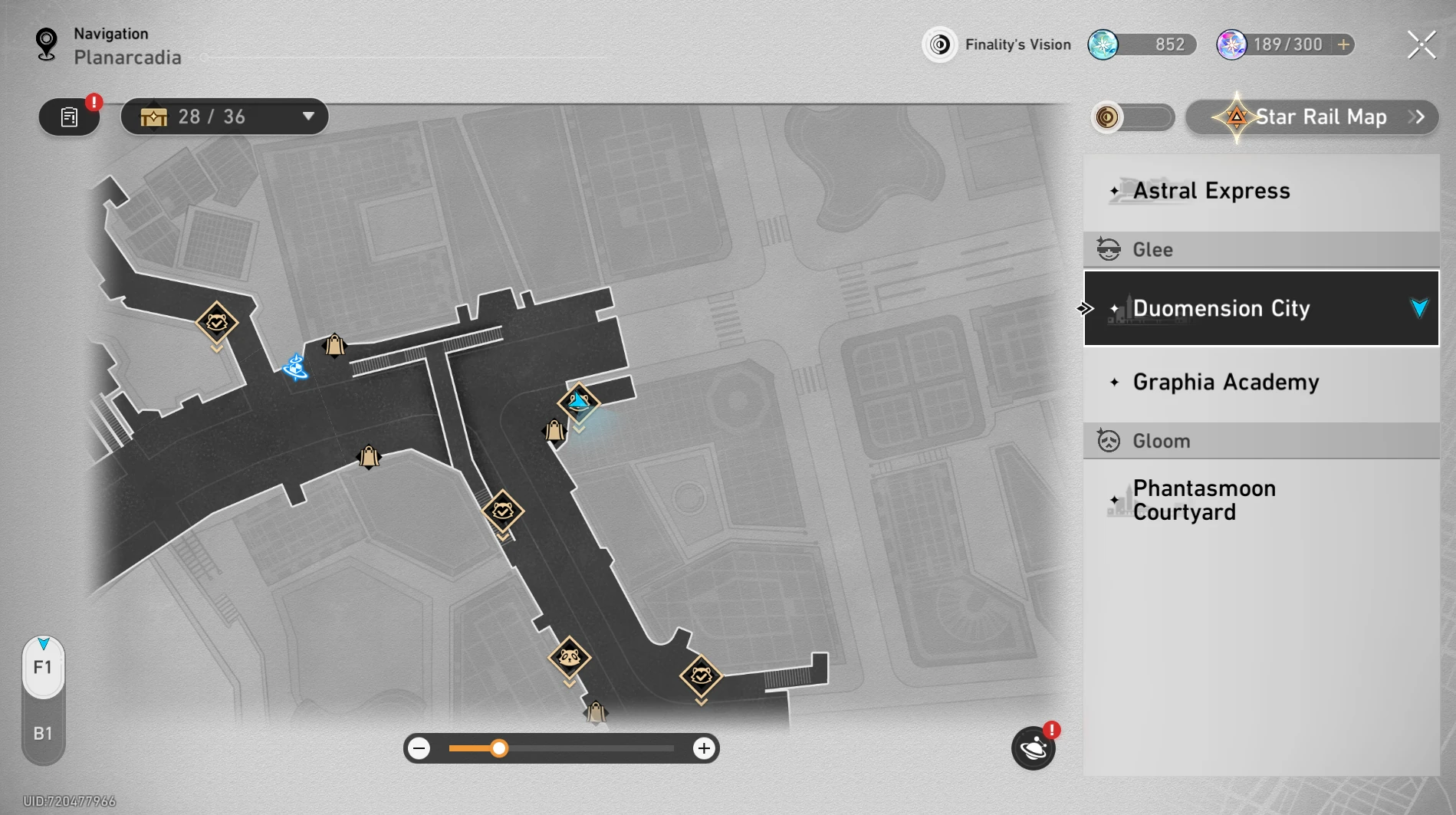Zoom out the map with minus button
The width and height of the screenshot is (1456, 815).
(x=419, y=748)
